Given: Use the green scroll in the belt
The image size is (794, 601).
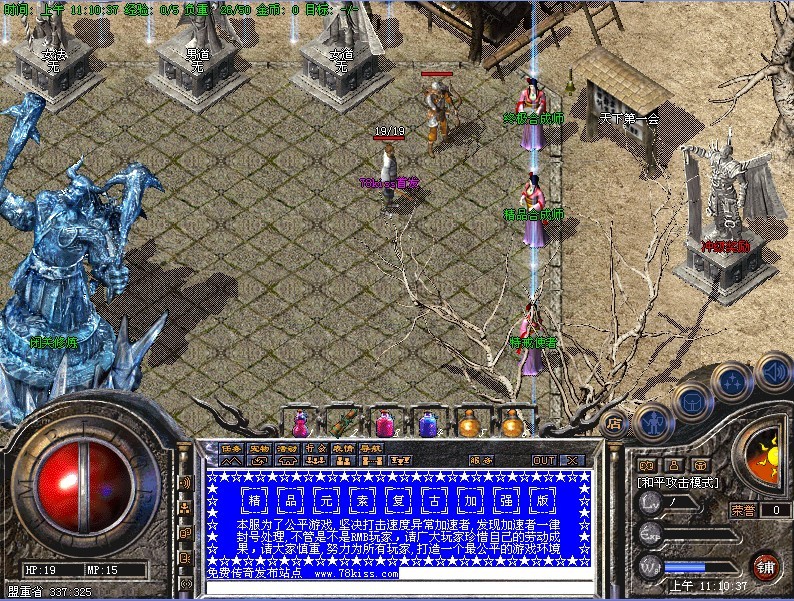Looking at the screenshot, I should (x=342, y=424).
